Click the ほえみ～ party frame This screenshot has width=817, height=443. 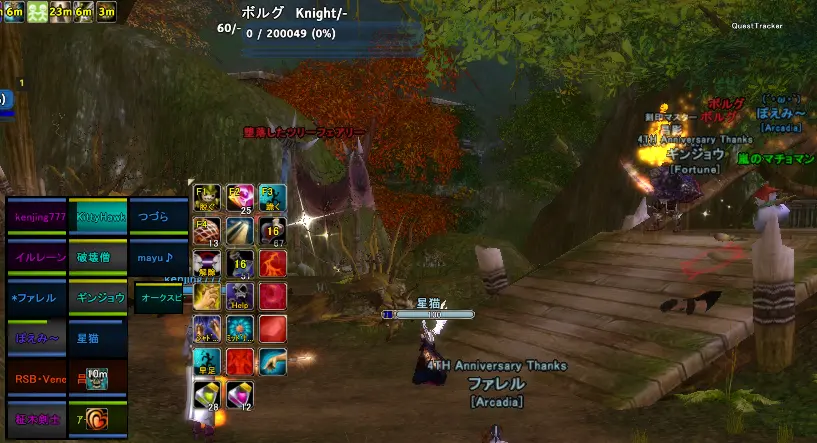click(36, 338)
